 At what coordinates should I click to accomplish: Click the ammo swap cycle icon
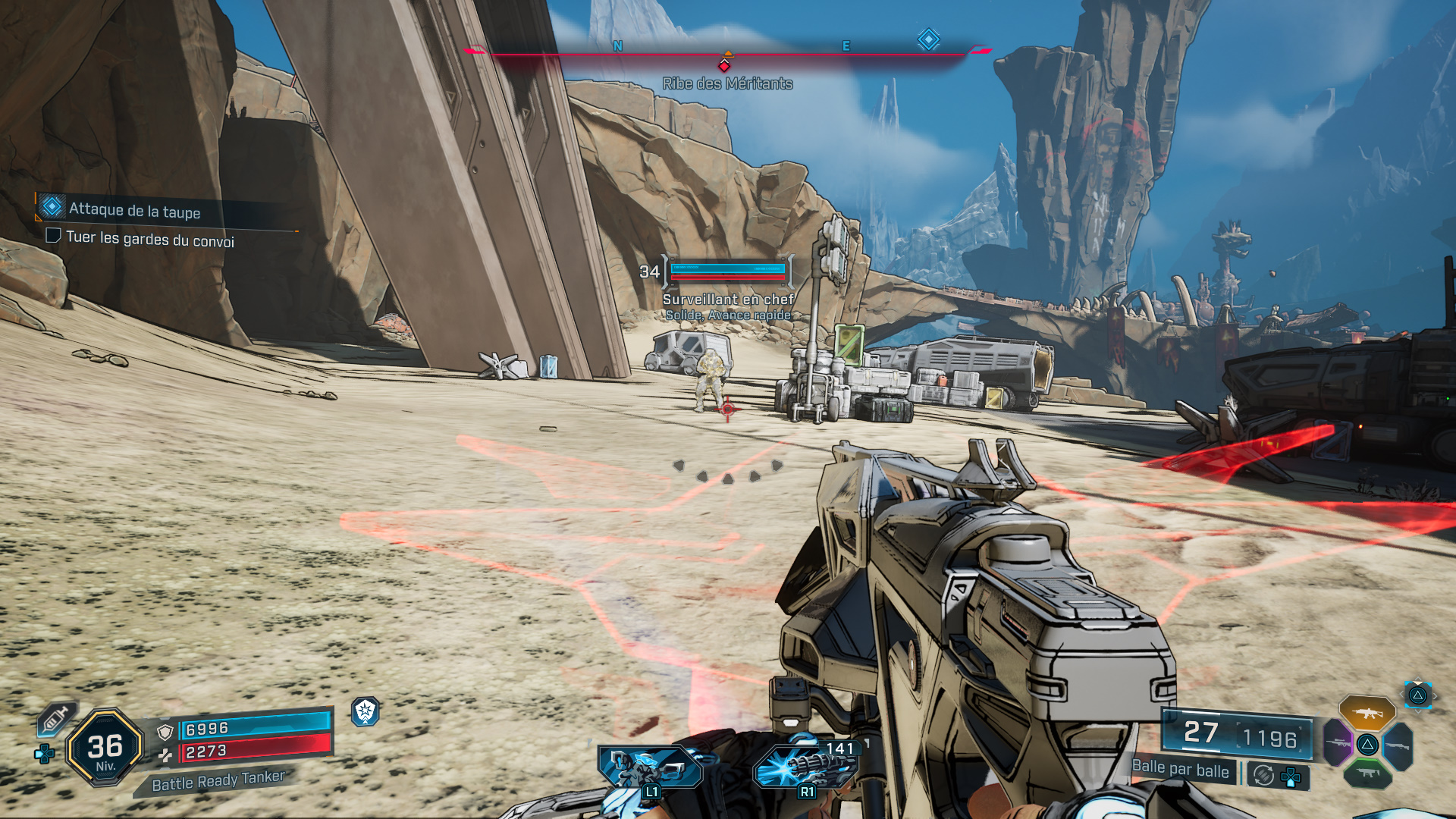click(1263, 775)
